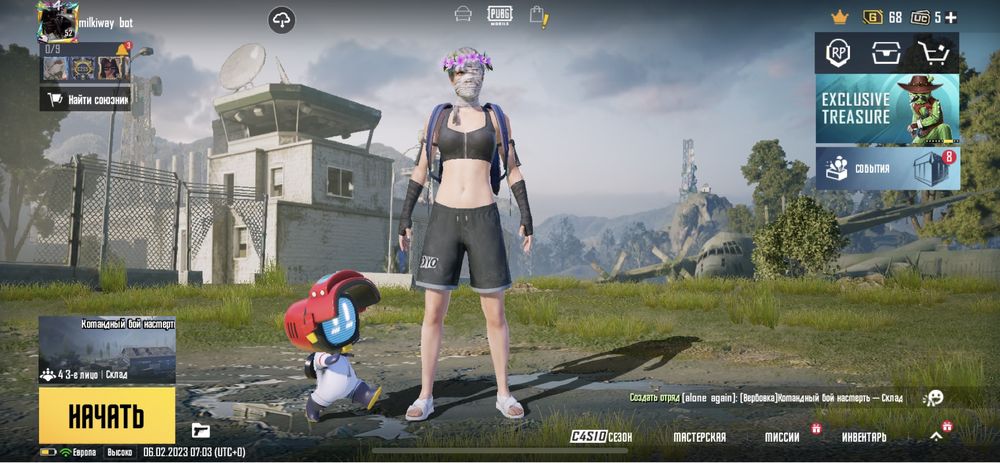Open the cloud download icon
The image size is (1000, 463).
(x=282, y=20)
